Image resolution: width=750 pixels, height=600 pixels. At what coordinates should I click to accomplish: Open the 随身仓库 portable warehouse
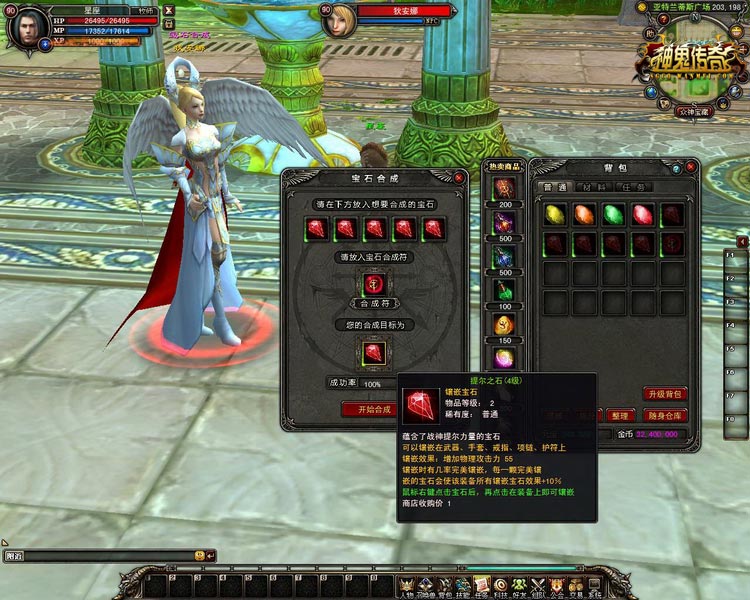coord(663,415)
